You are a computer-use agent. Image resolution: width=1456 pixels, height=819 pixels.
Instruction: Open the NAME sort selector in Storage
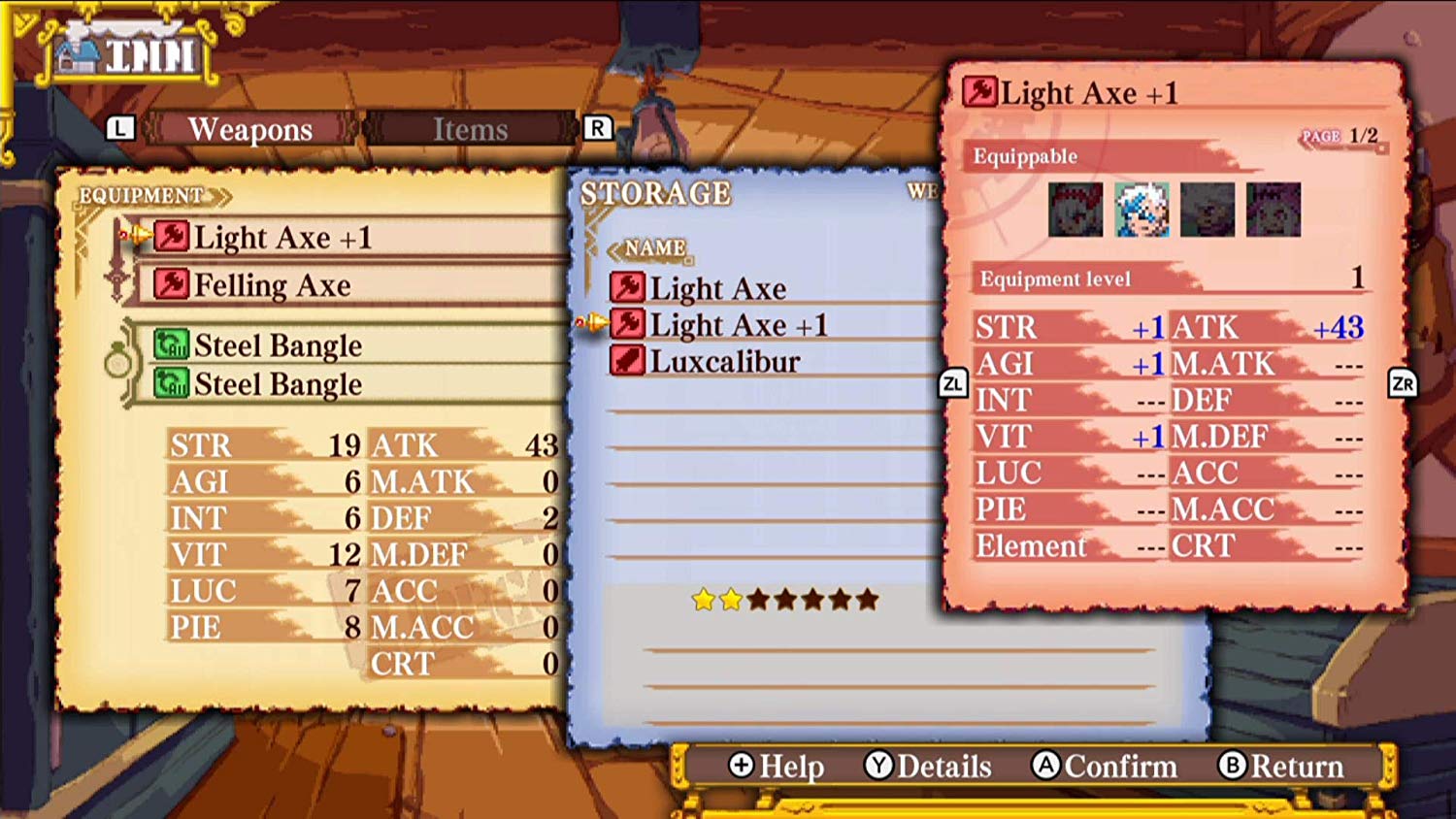point(652,248)
